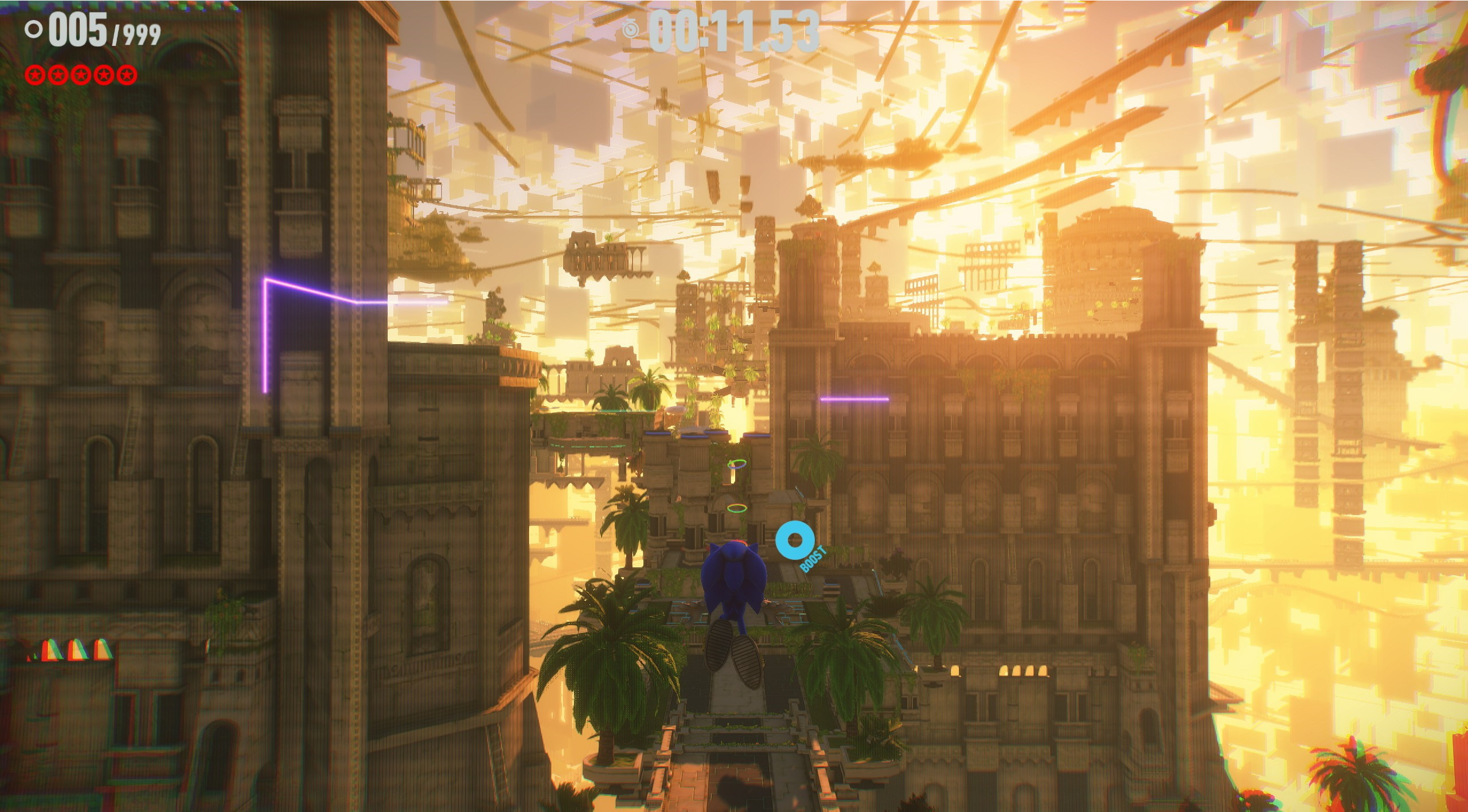This screenshot has width=1468, height=812.
Task: Toggle the lower yellow ring near the tower wall
Action: 737,509
